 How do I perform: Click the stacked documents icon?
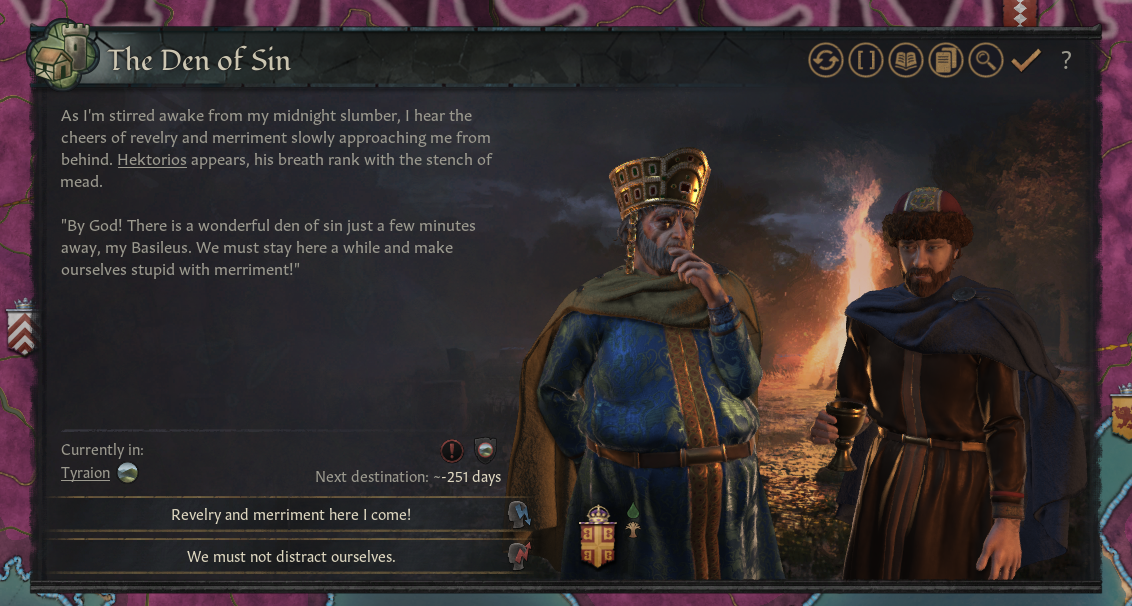click(945, 61)
